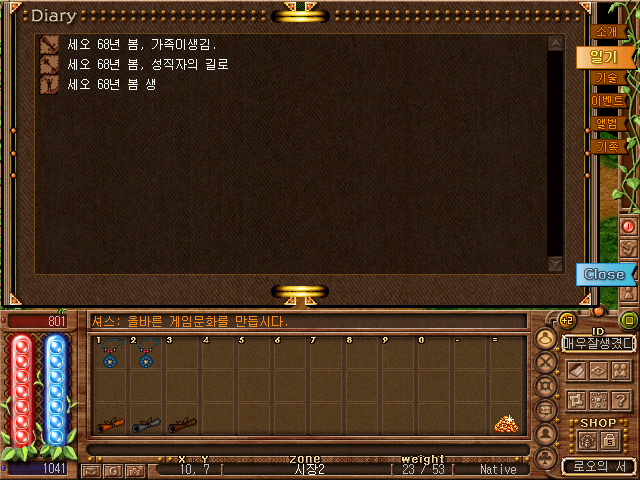Open the character ID name field
Screen dimensions: 640x480
[x=598, y=343]
